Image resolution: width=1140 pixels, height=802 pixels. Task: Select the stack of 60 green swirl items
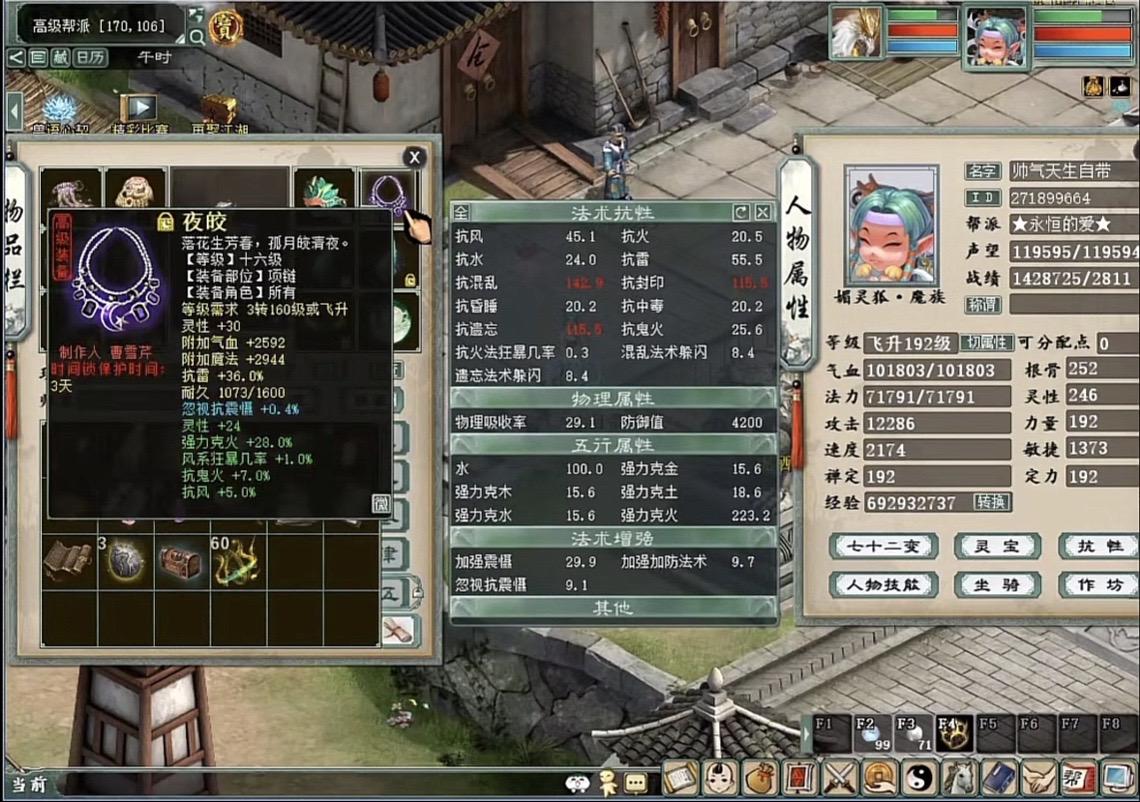tap(236, 562)
